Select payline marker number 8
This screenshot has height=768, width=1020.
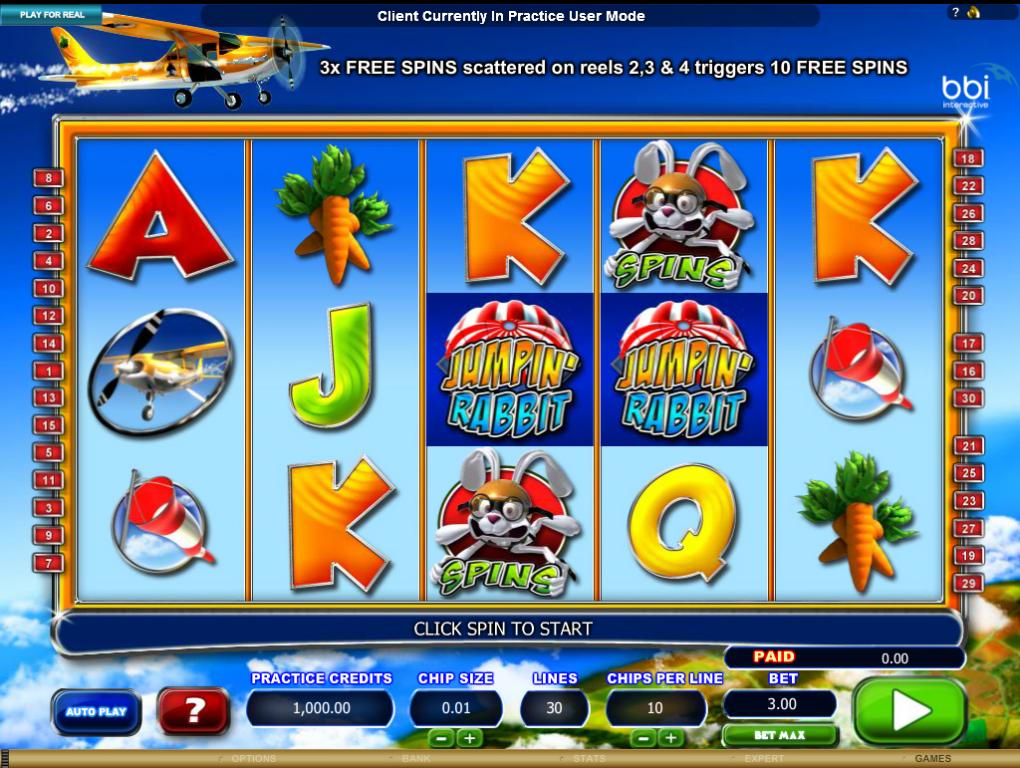point(48,179)
